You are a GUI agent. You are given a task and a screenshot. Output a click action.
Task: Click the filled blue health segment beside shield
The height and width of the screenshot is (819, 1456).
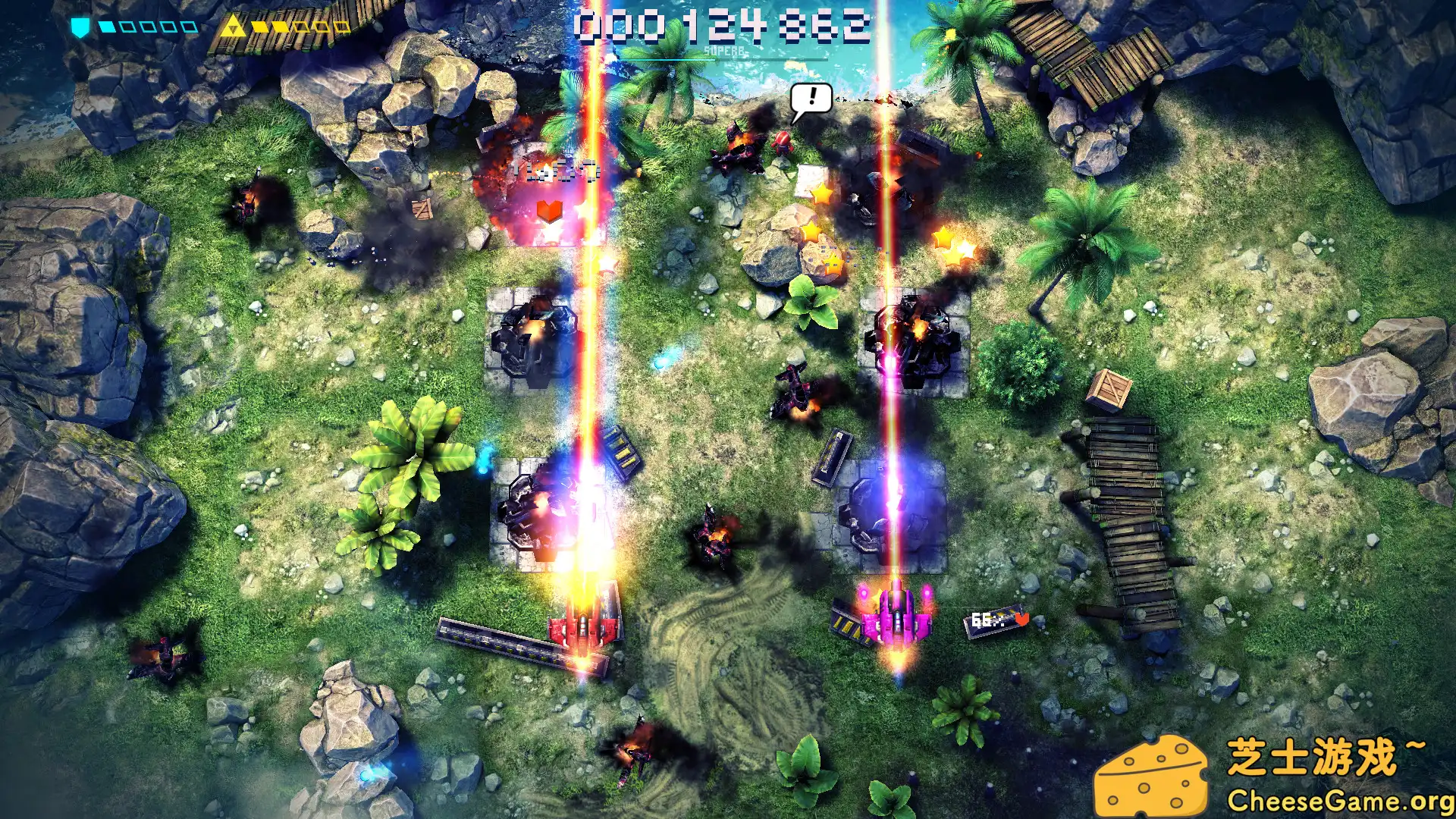[x=106, y=25]
